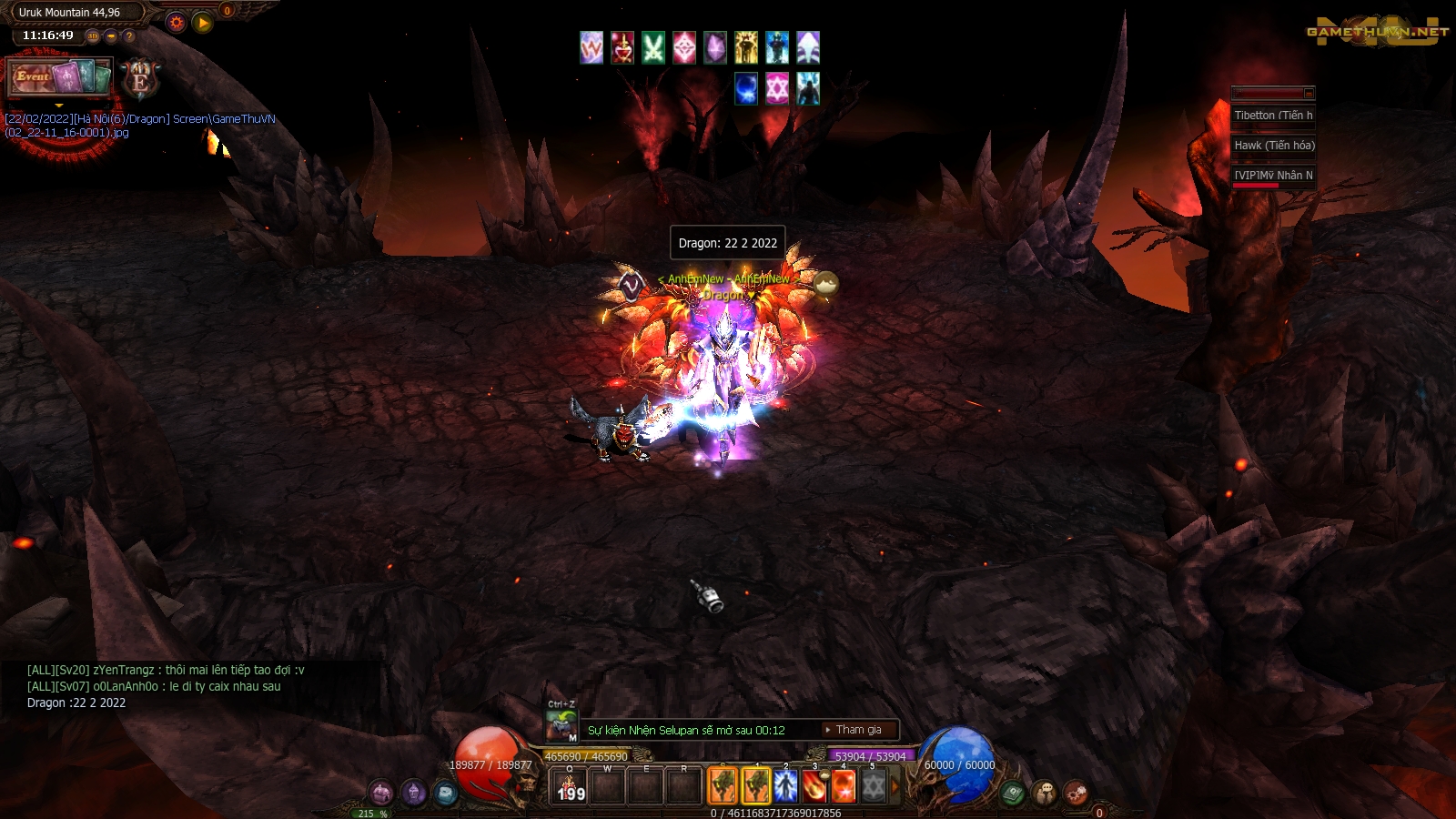The image size is (1456, 819).
Task: Select the skill in hotbar slot 1
Action: [x=755, y=784]
